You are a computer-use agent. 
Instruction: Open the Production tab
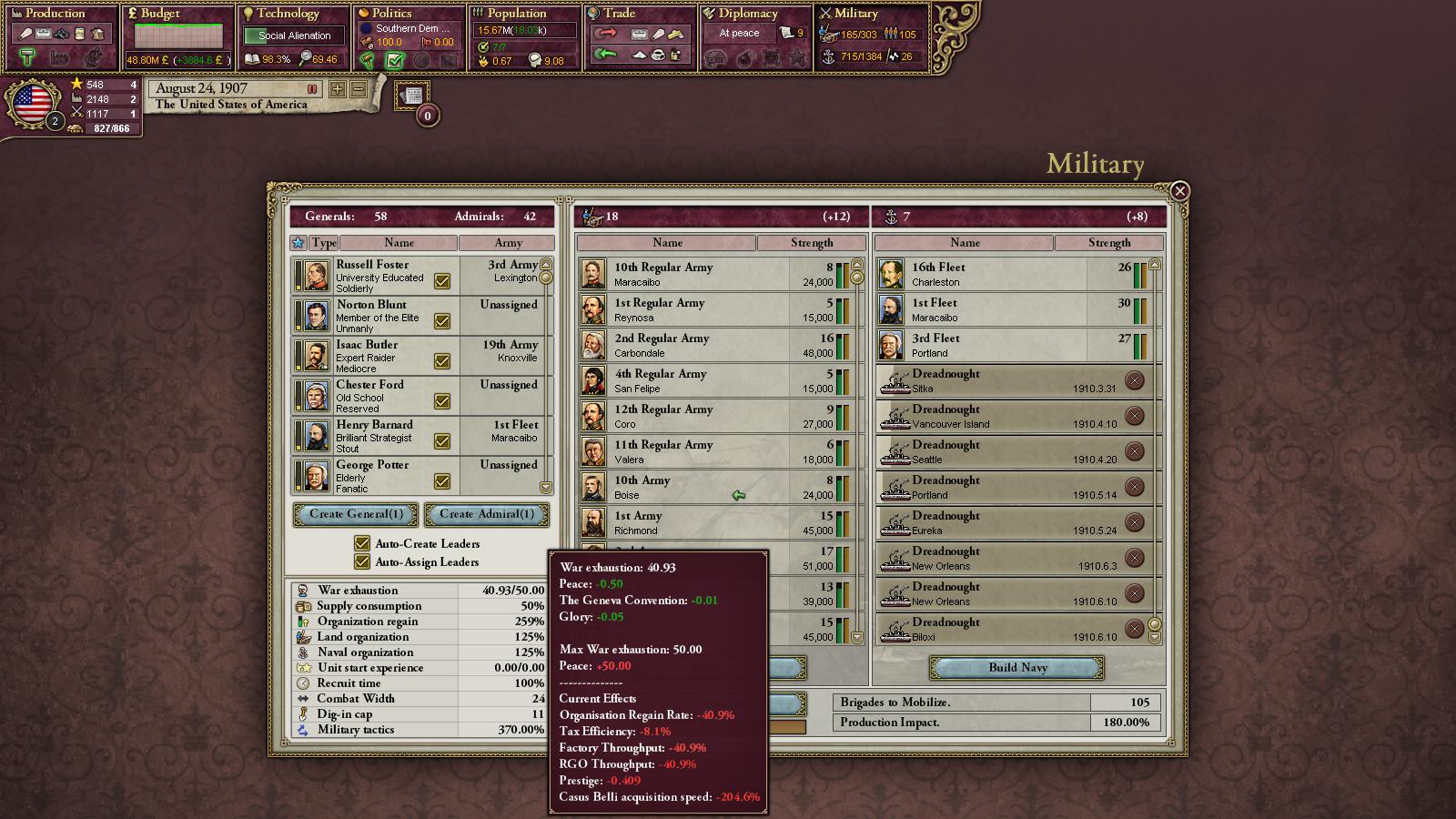tap(56, 14)
